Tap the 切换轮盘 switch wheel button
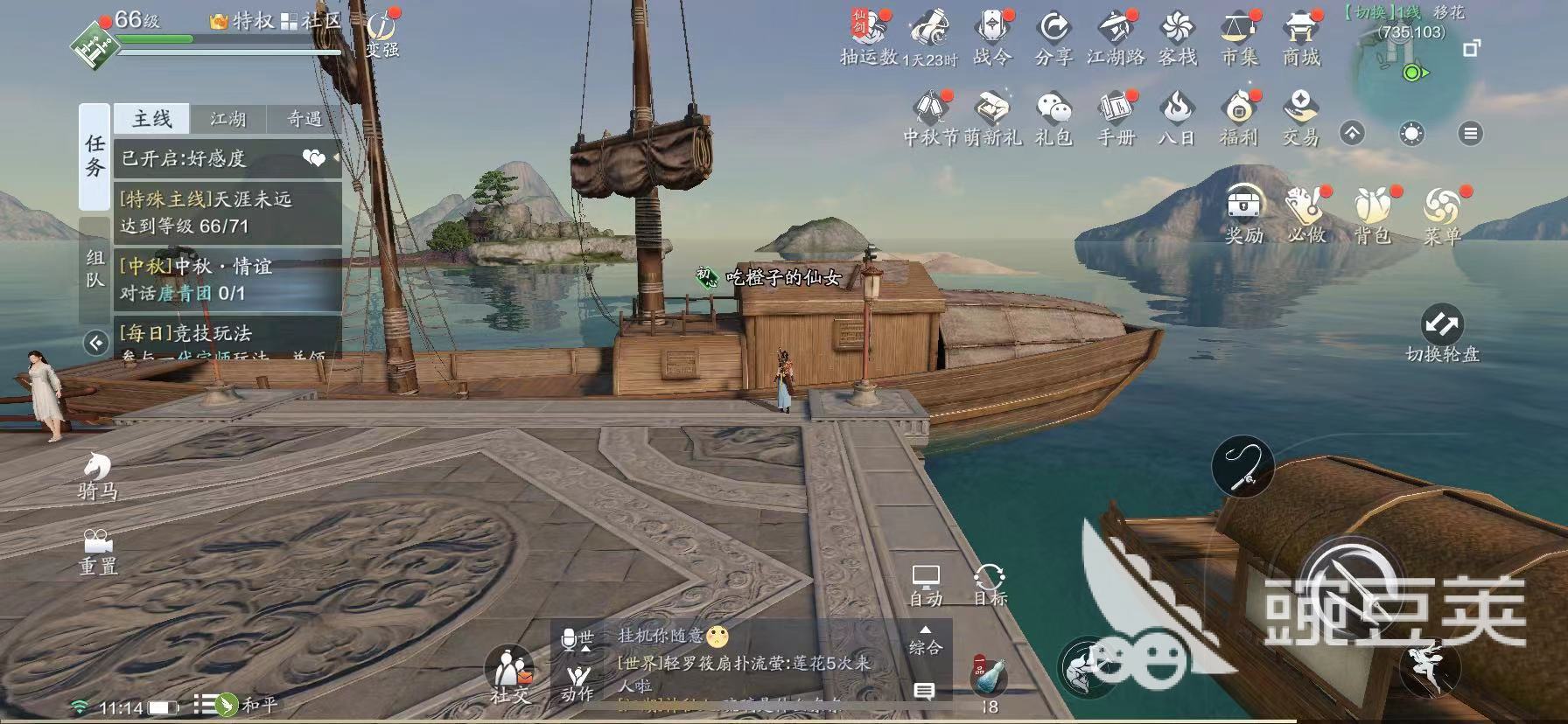The width and height of the screenshot is (1568, 724). click(1441, 333)
